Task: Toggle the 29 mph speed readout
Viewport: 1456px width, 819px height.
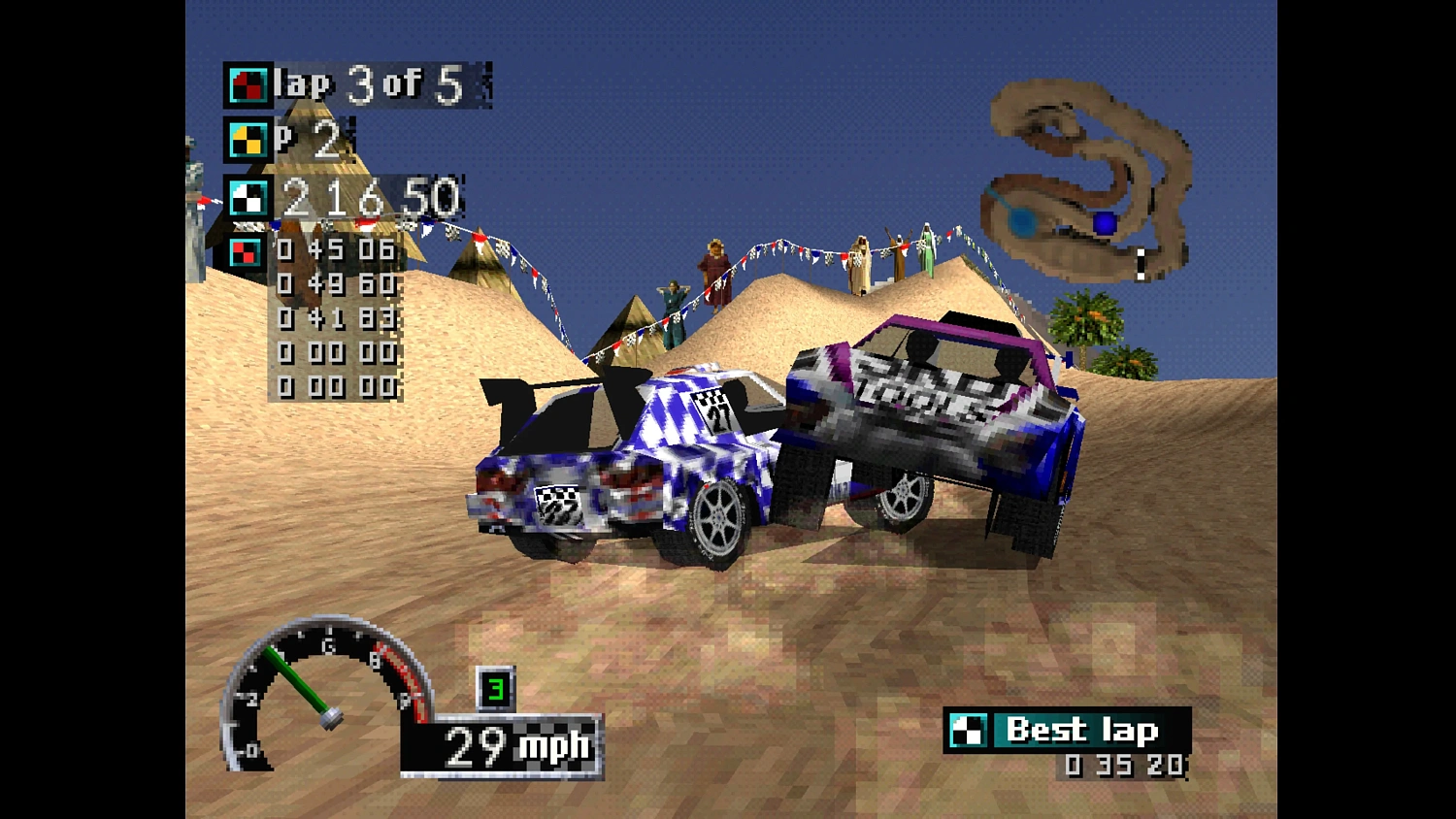Action: [505, 745]
